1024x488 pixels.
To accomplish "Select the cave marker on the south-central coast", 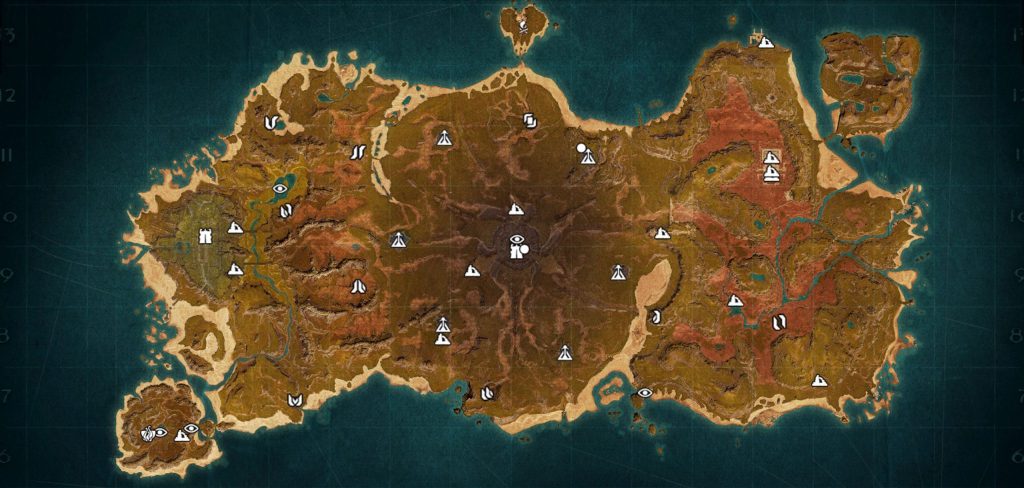I will pos(487,393).
